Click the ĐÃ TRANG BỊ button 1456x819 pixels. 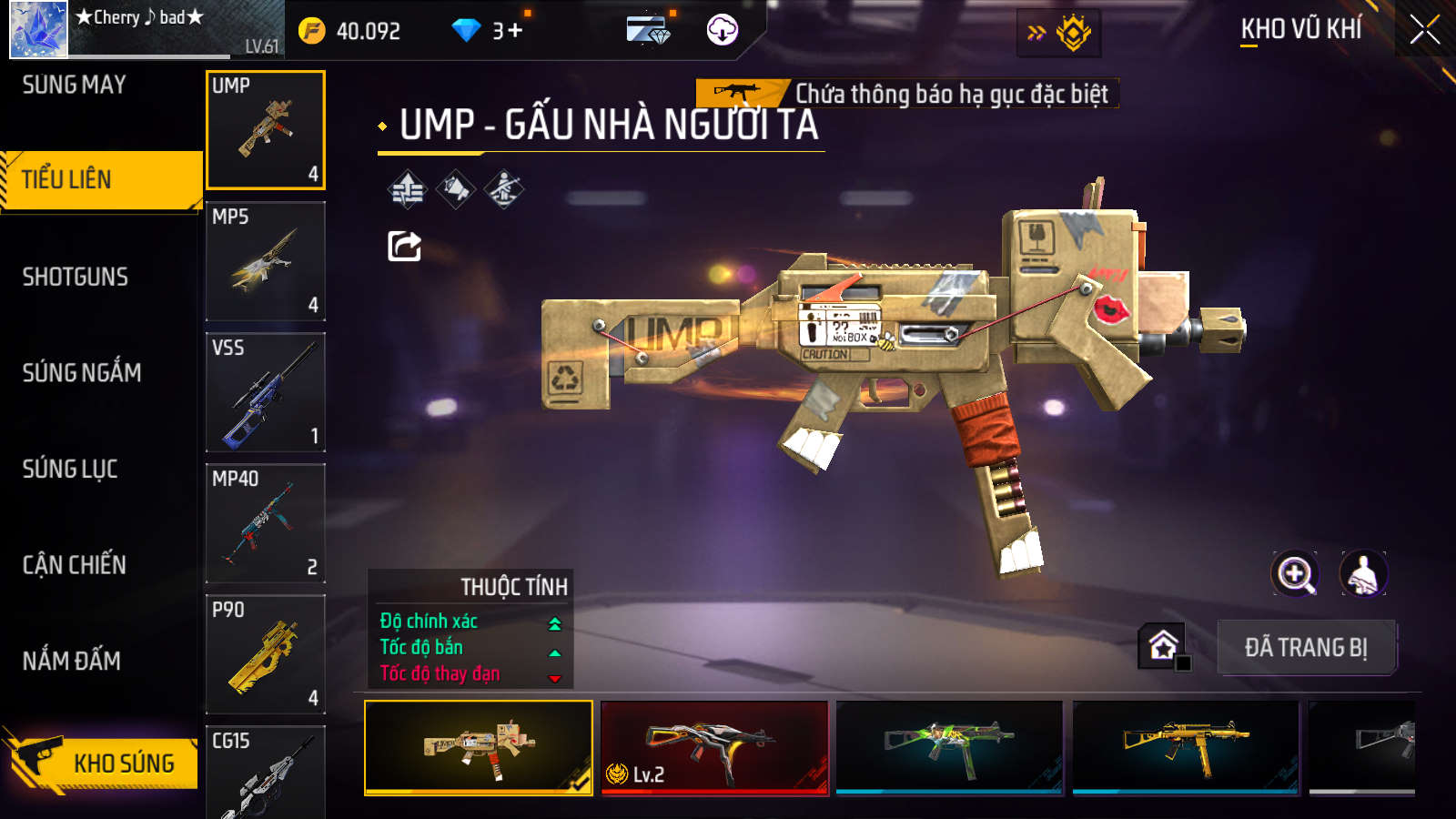[x=1306, y=648]
